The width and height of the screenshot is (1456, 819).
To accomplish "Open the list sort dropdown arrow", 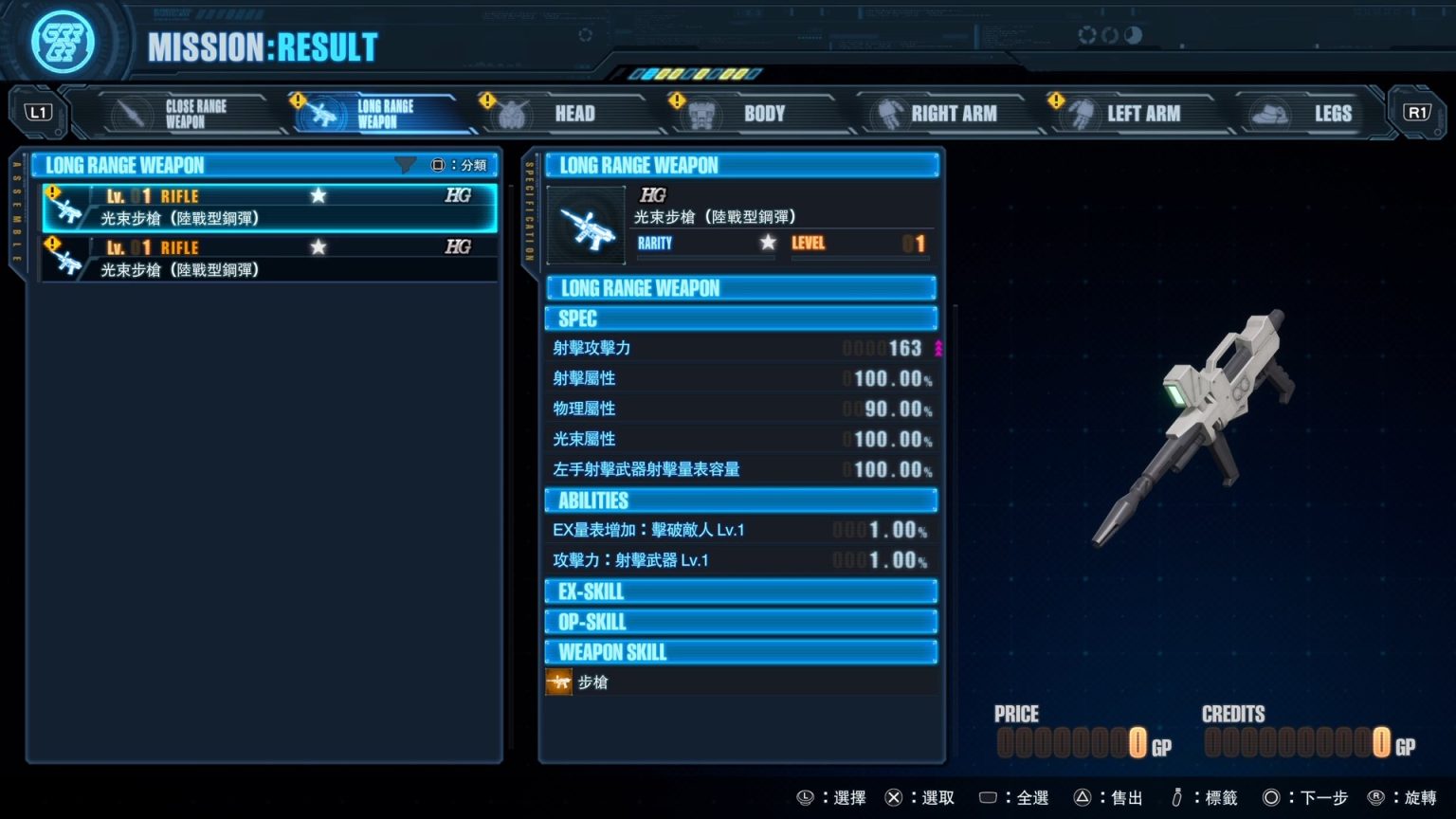I will coord(405,165).
